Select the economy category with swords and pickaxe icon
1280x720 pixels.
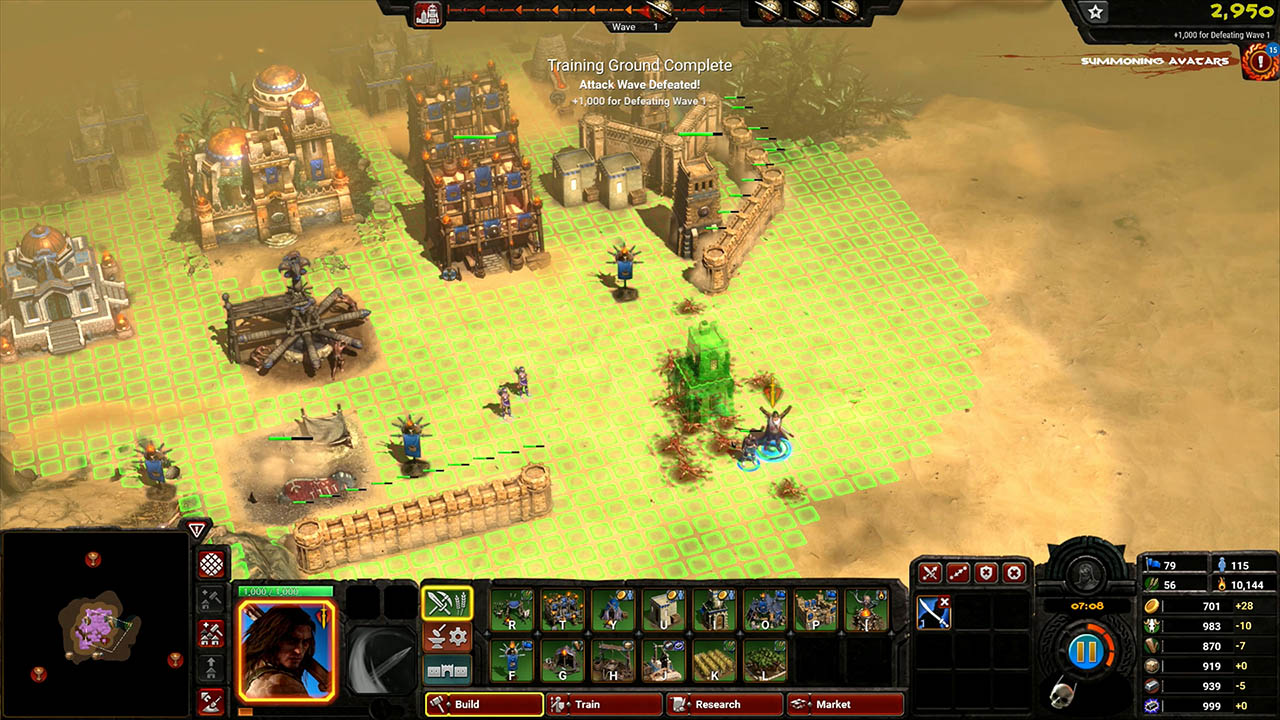point(447,603)
